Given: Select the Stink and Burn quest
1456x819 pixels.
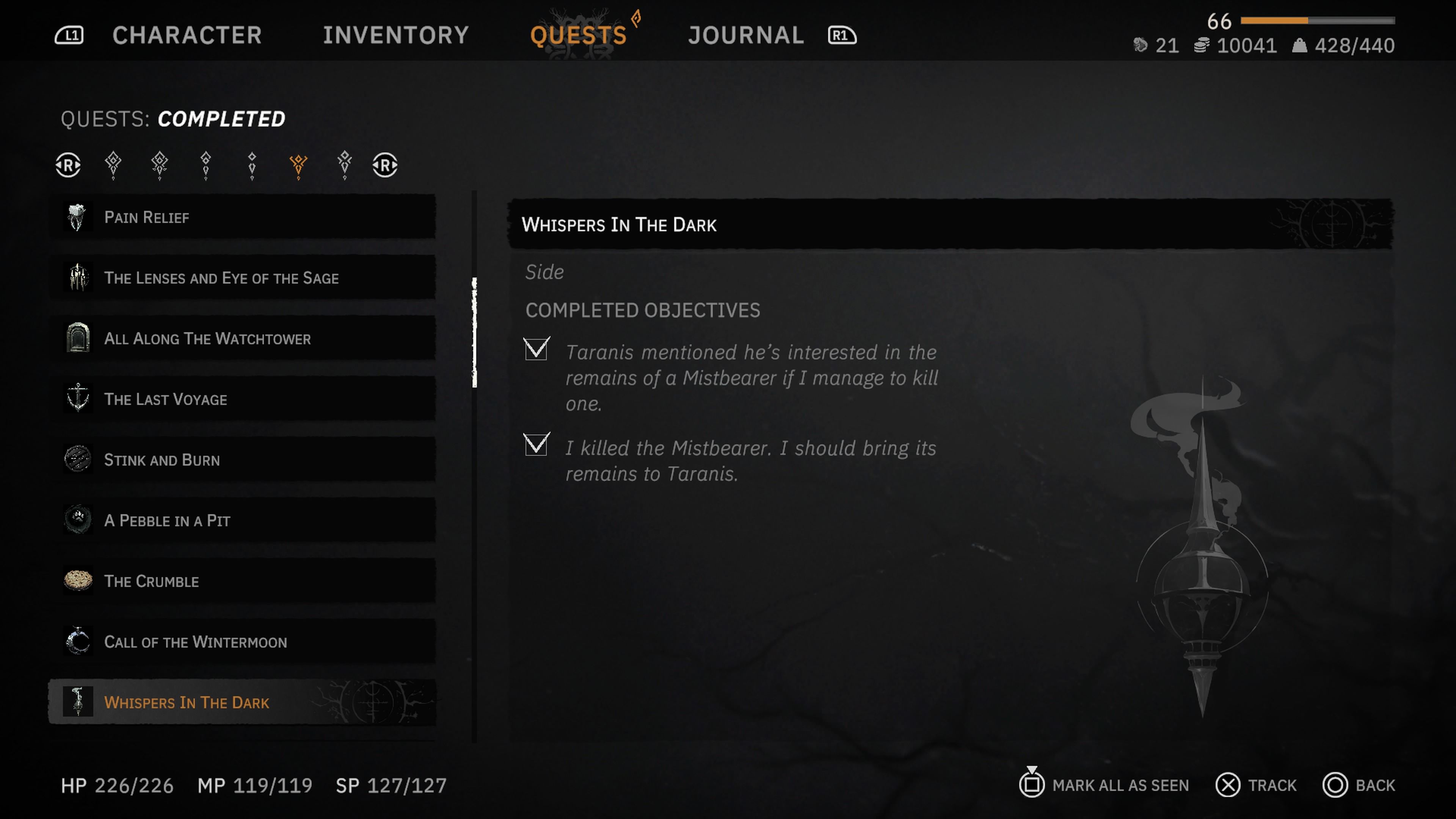Looking at the screenshot, I should (x=243, y=460).
